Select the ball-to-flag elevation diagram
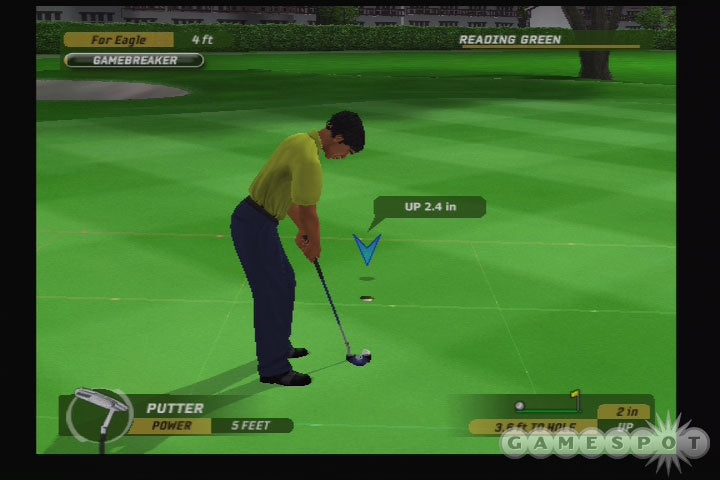Viewport: 720px width, 480px height. coord(548,405)
